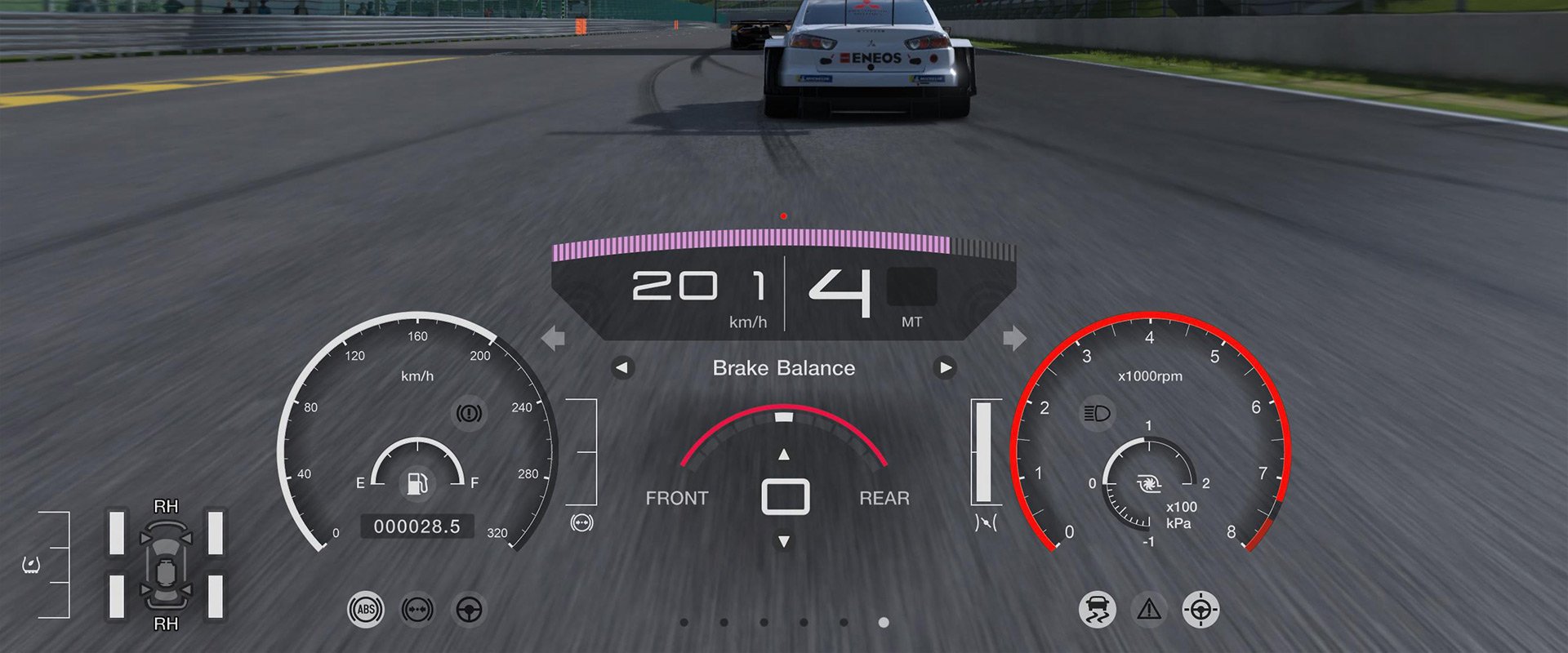Click the fuel pump icon
This screenshot has width=1568, height=653.
coord(417,483)
